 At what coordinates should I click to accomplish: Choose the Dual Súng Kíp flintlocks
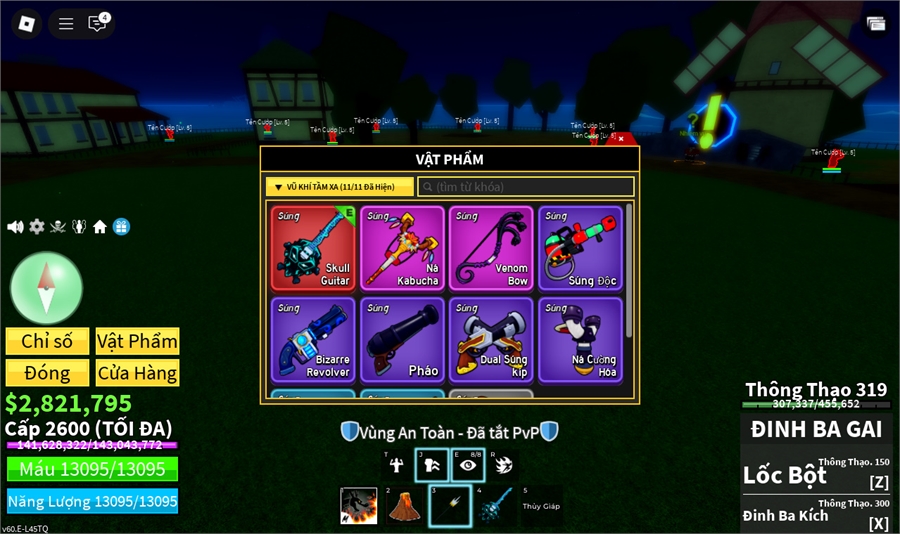click(490, 340)
